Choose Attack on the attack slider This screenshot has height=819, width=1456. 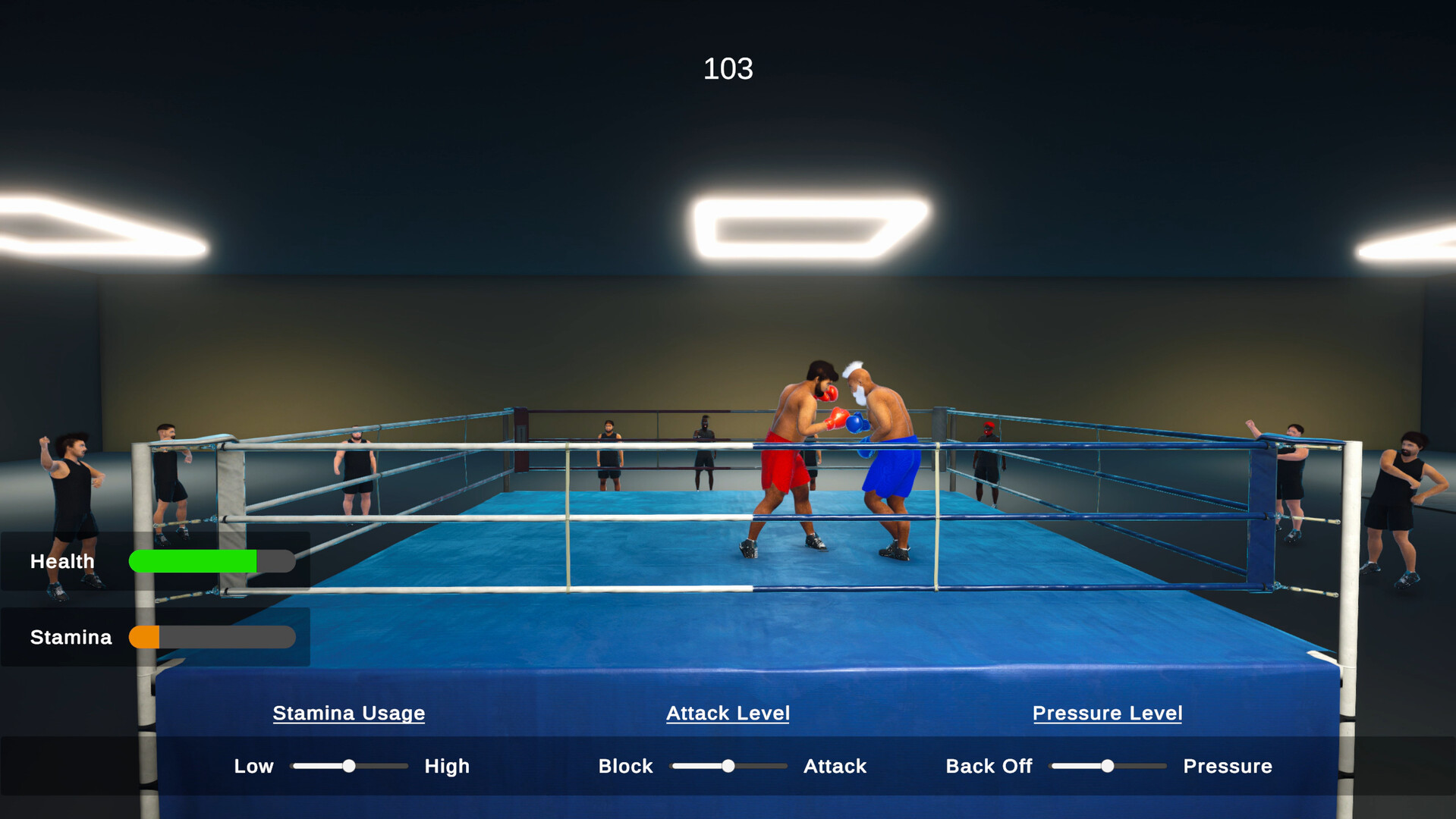pyautogui.click(x=835, y=766)
